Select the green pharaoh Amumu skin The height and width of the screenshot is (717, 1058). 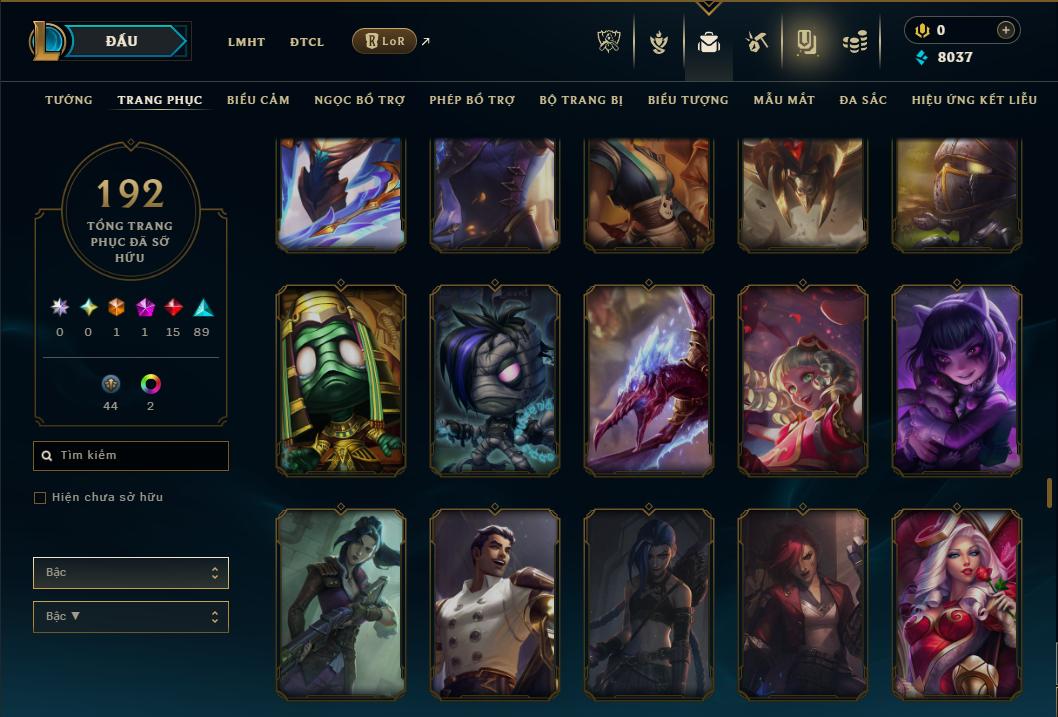tap(341, 380)
